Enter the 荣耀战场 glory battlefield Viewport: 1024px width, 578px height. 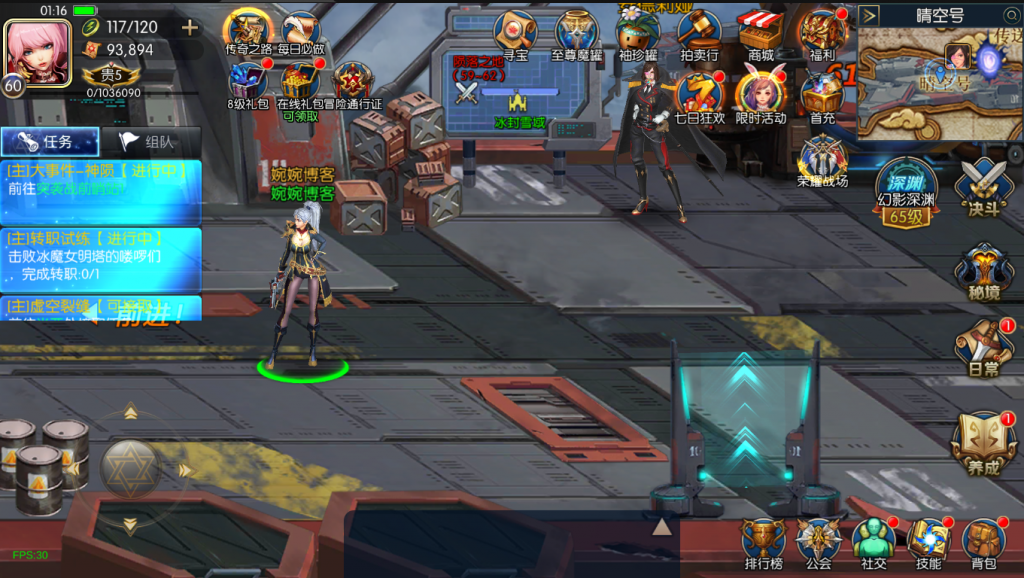click(823, 162)
